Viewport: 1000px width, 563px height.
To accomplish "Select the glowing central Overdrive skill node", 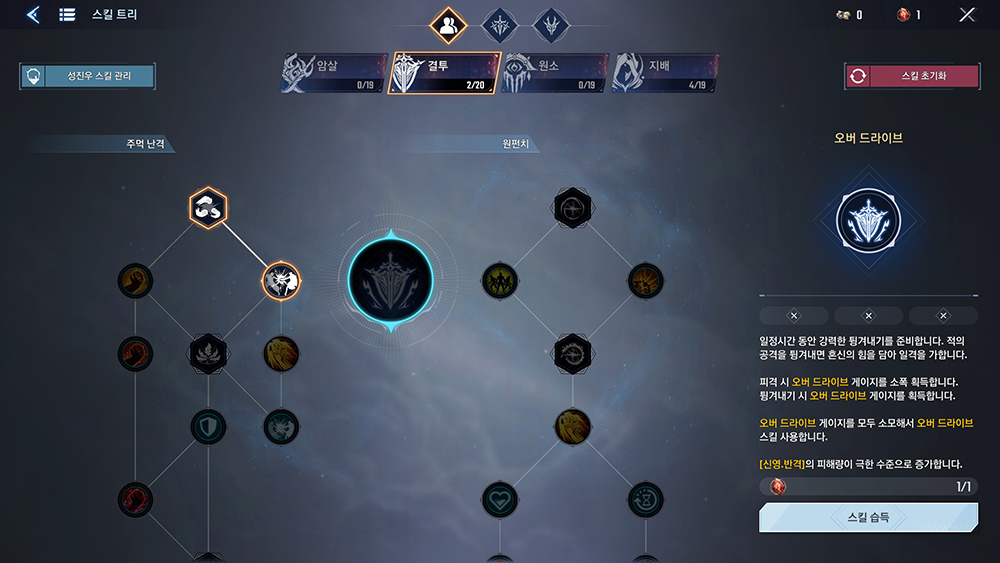I will [x=391, y=280].
